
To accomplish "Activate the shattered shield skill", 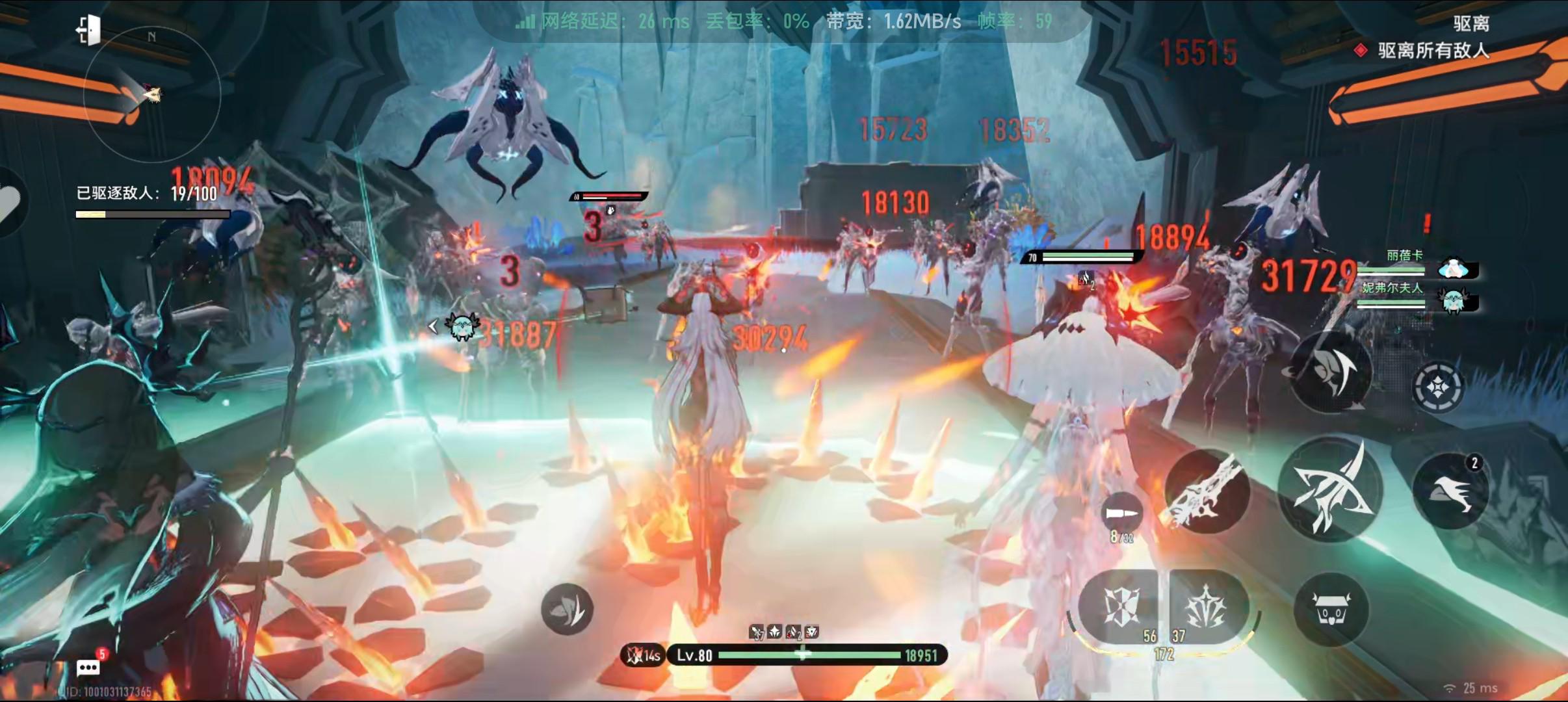I will (1121, 606).
